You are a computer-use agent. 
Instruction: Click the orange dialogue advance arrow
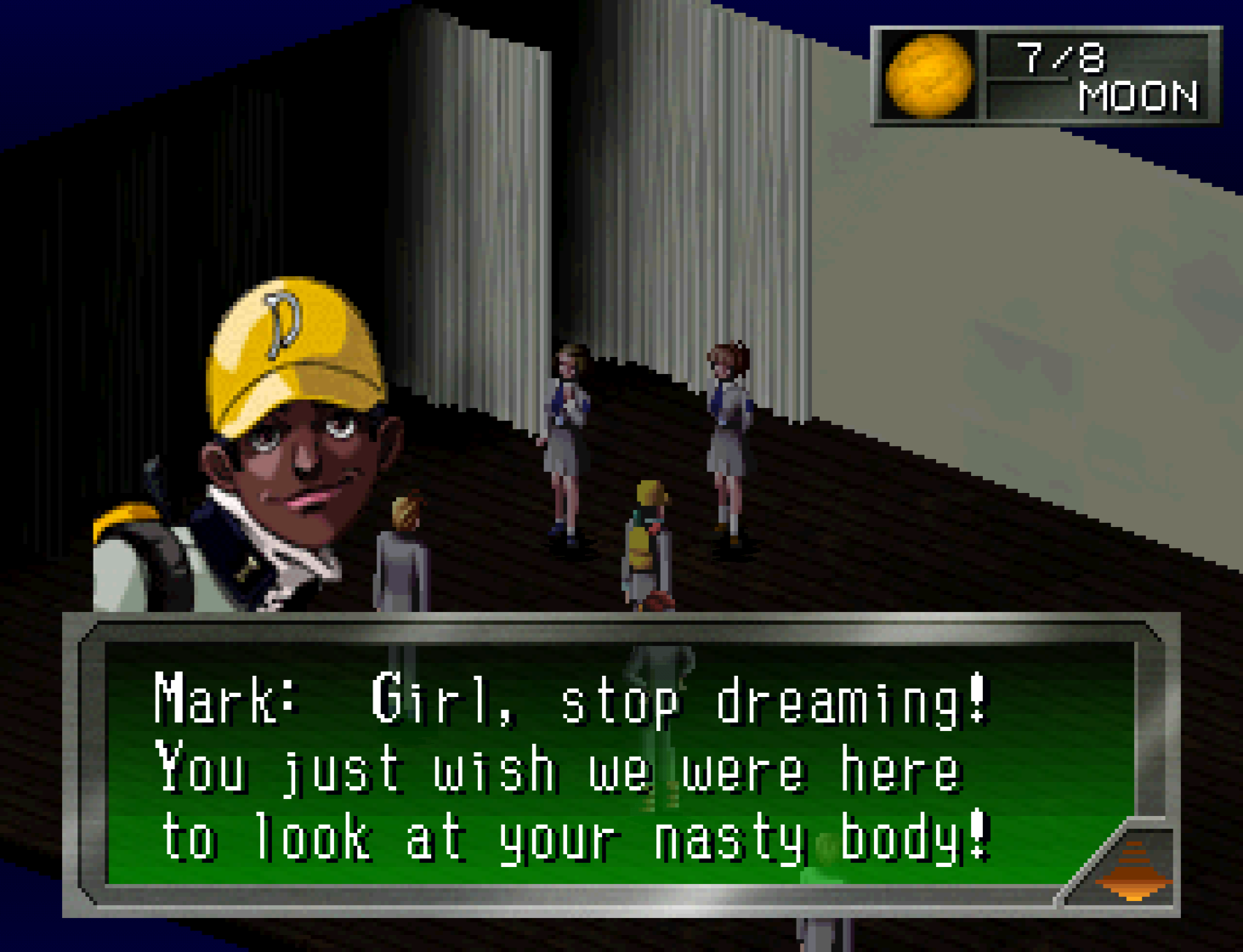tap(1133, 869)
